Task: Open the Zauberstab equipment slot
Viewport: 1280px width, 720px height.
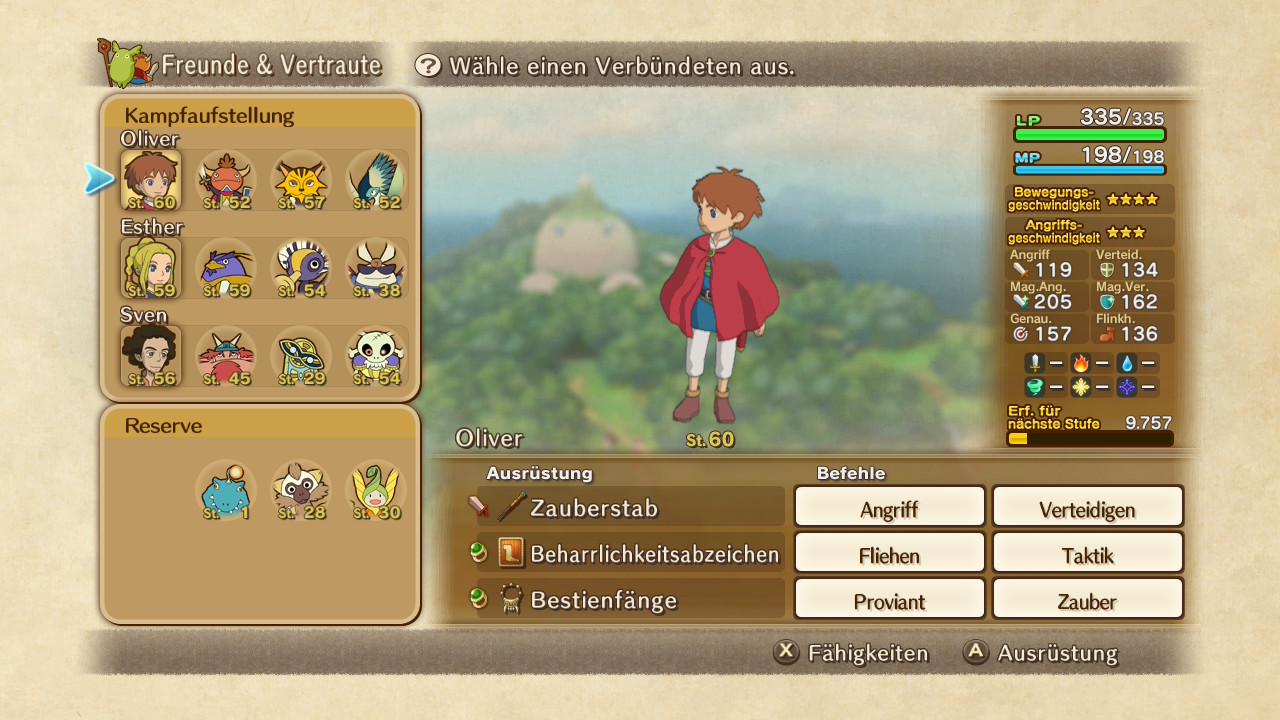Action: [630, 507]
